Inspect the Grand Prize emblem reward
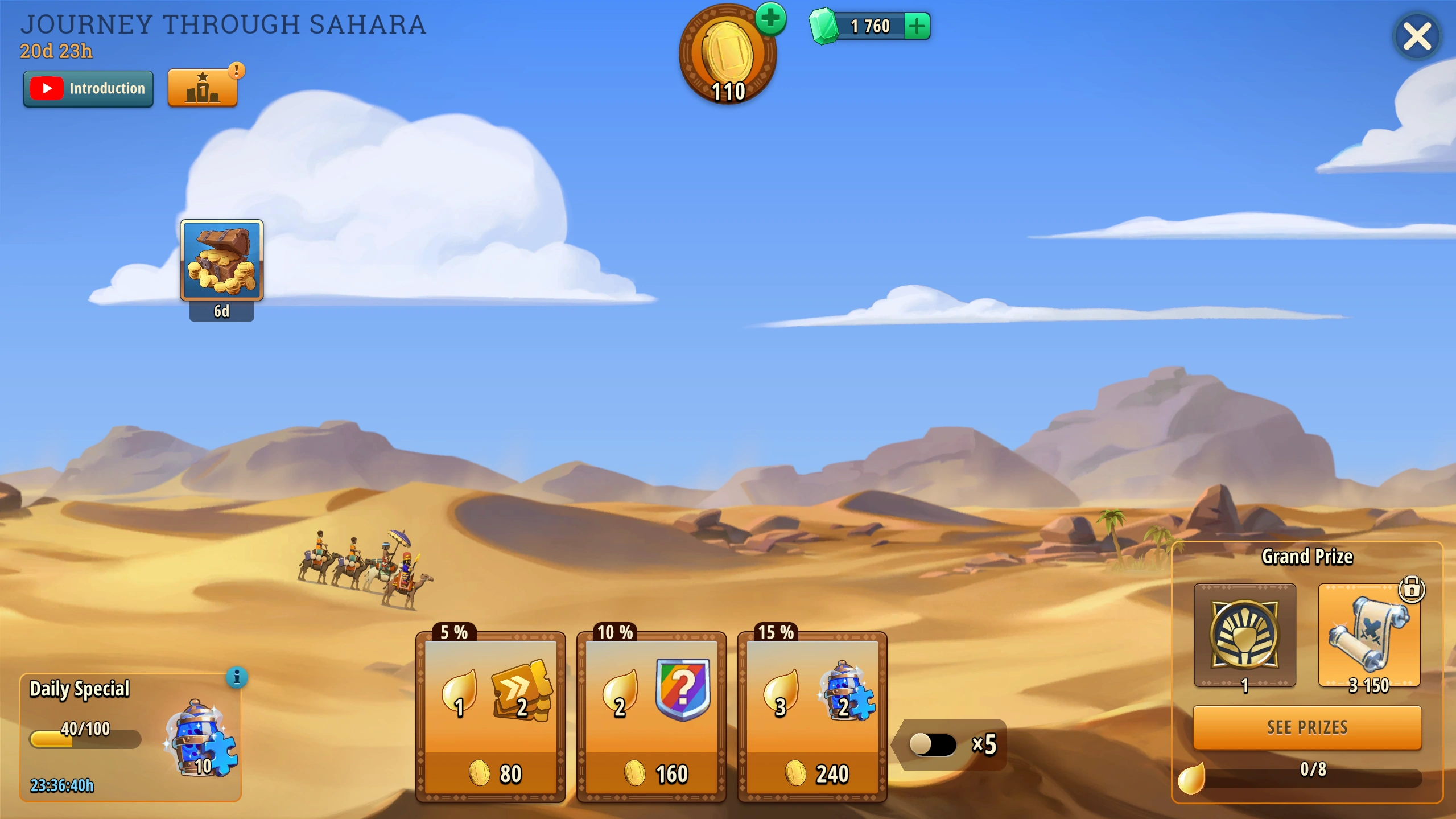Viewport: 1456px width, 819px height. point(1244,635)
